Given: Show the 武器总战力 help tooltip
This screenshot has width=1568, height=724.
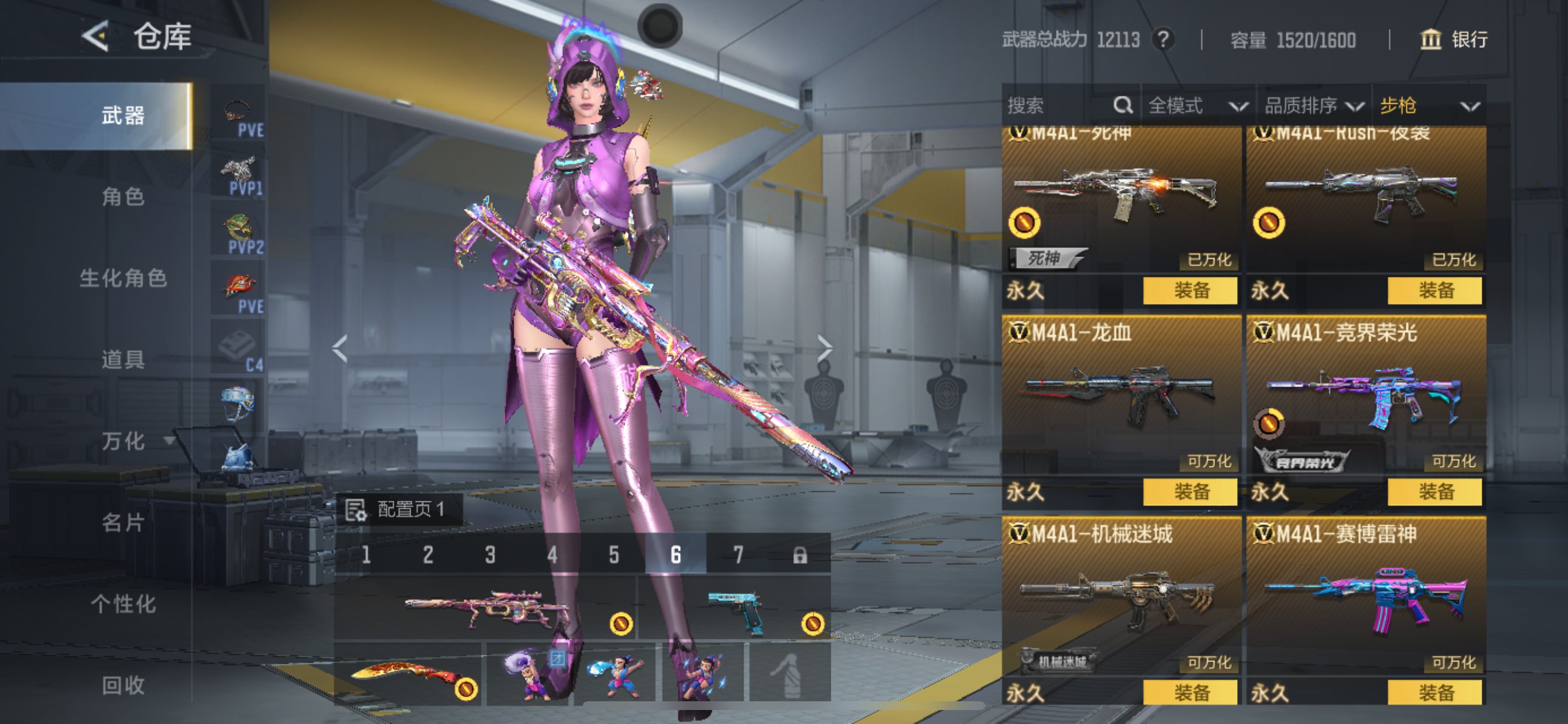Looking at the screenshot, I should pyautogui.click(x=1163, y=40).
